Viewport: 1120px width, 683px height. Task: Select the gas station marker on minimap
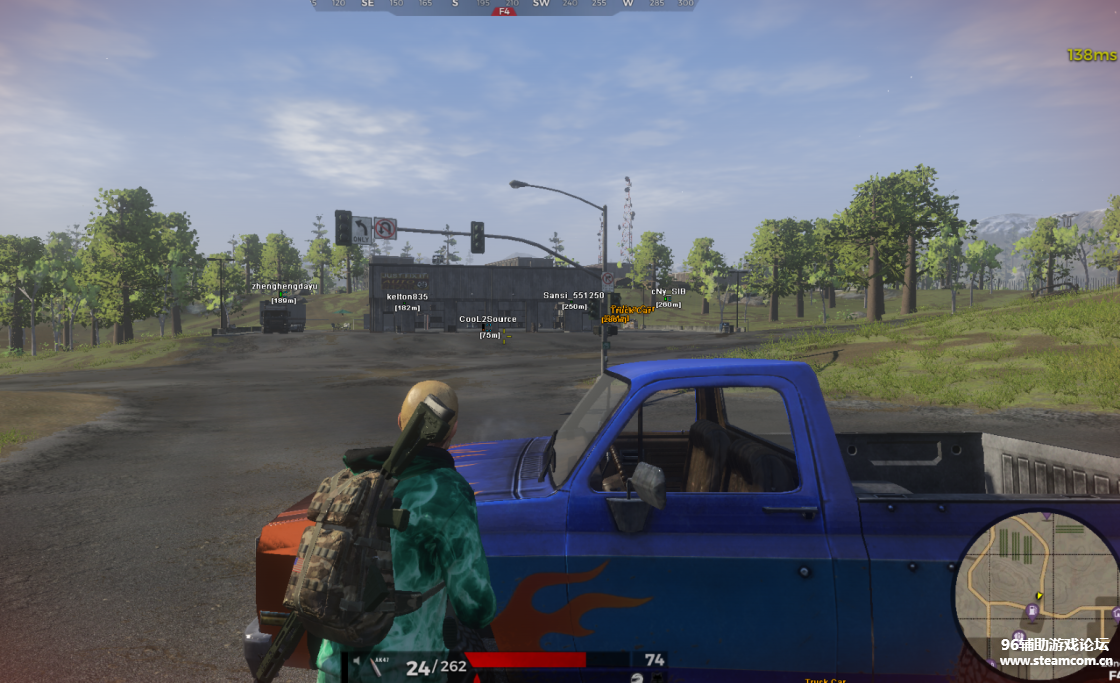1031,609
